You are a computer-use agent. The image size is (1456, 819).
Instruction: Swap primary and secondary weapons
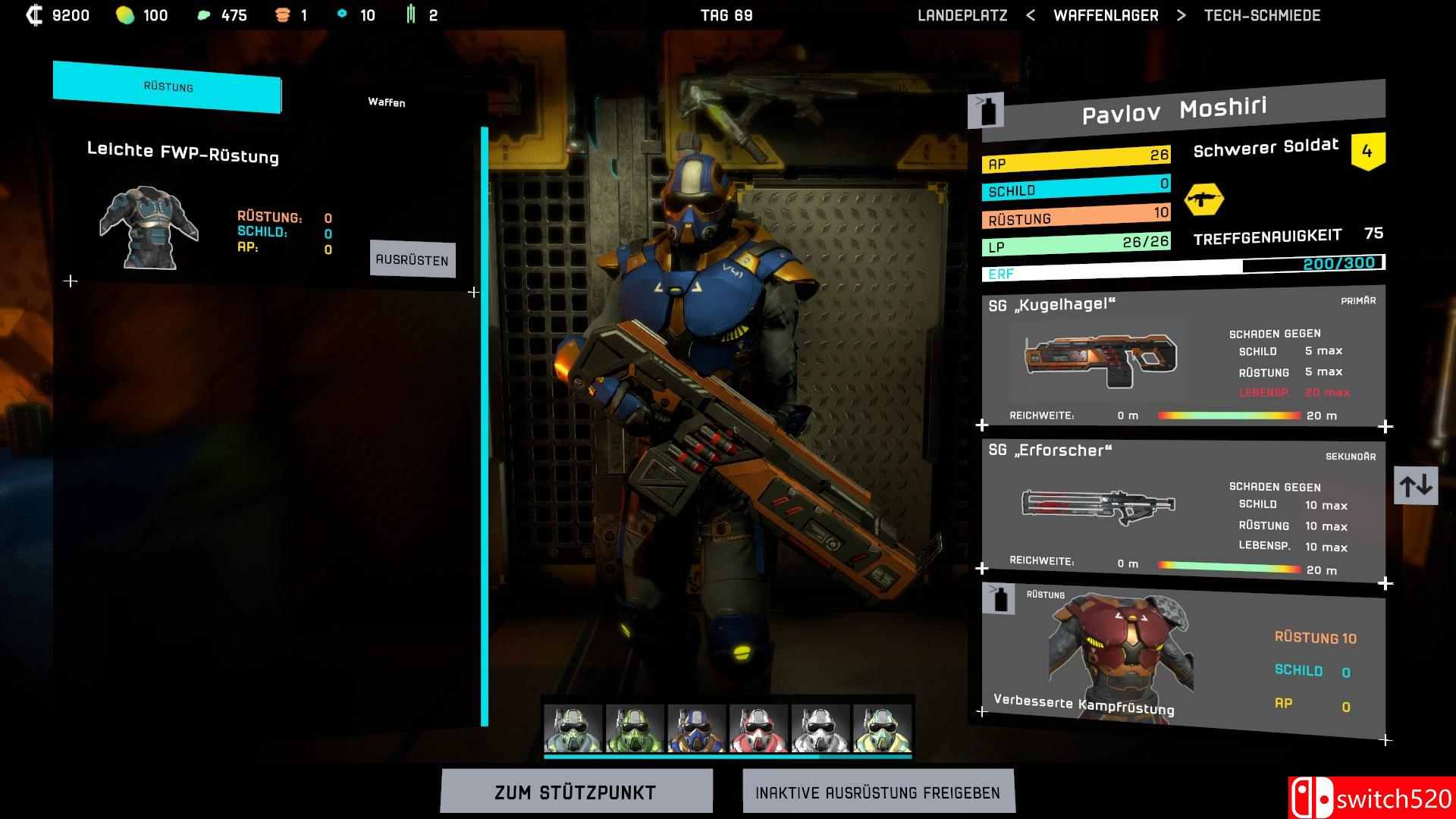1415,485
